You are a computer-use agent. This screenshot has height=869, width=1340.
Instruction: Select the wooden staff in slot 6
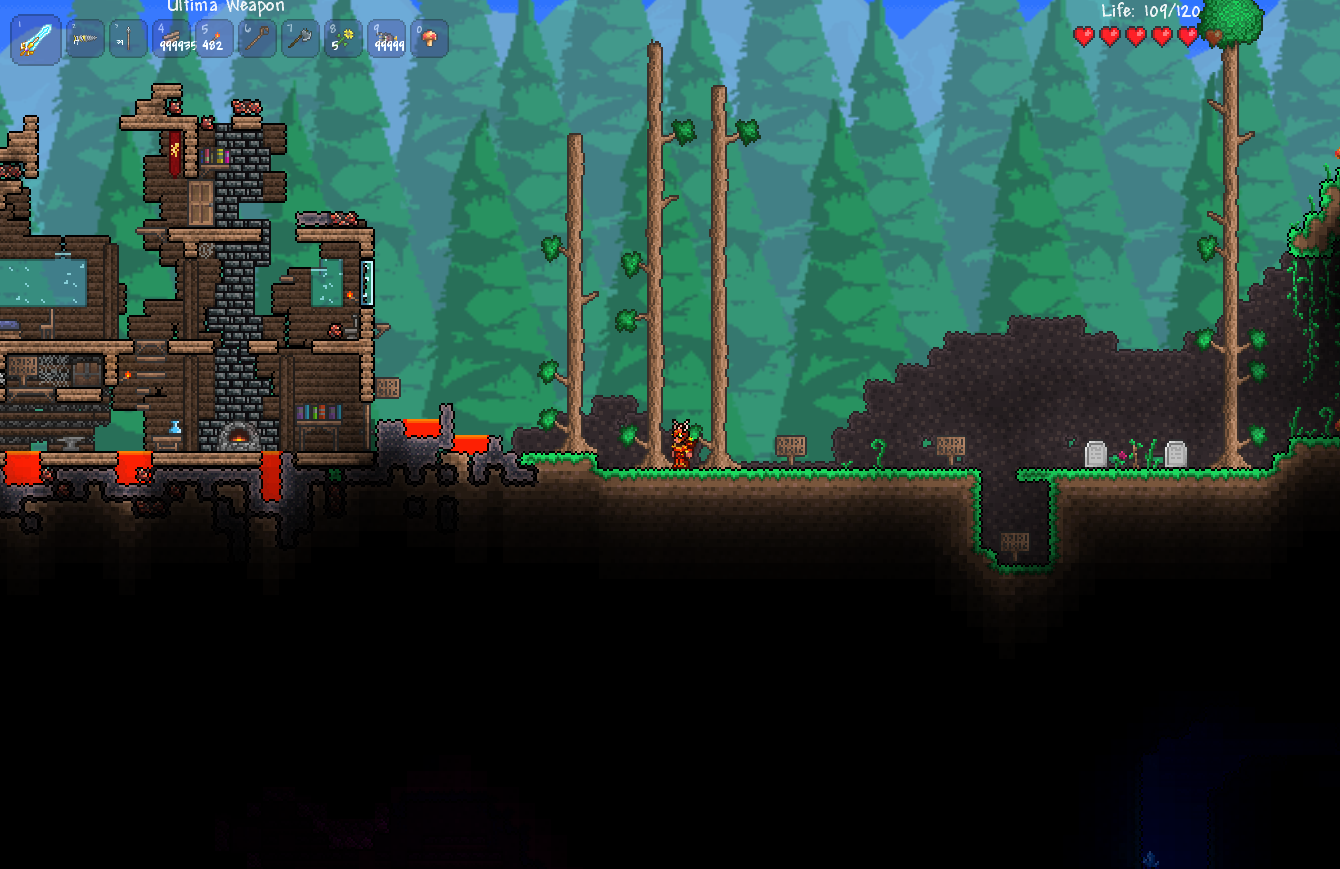[257, 39]
